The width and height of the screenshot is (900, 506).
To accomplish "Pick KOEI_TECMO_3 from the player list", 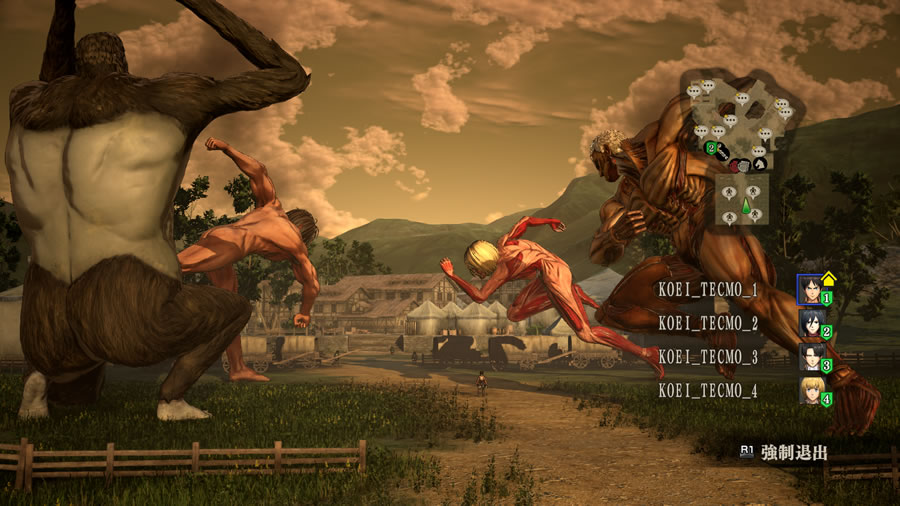I will tap(707, 357).
